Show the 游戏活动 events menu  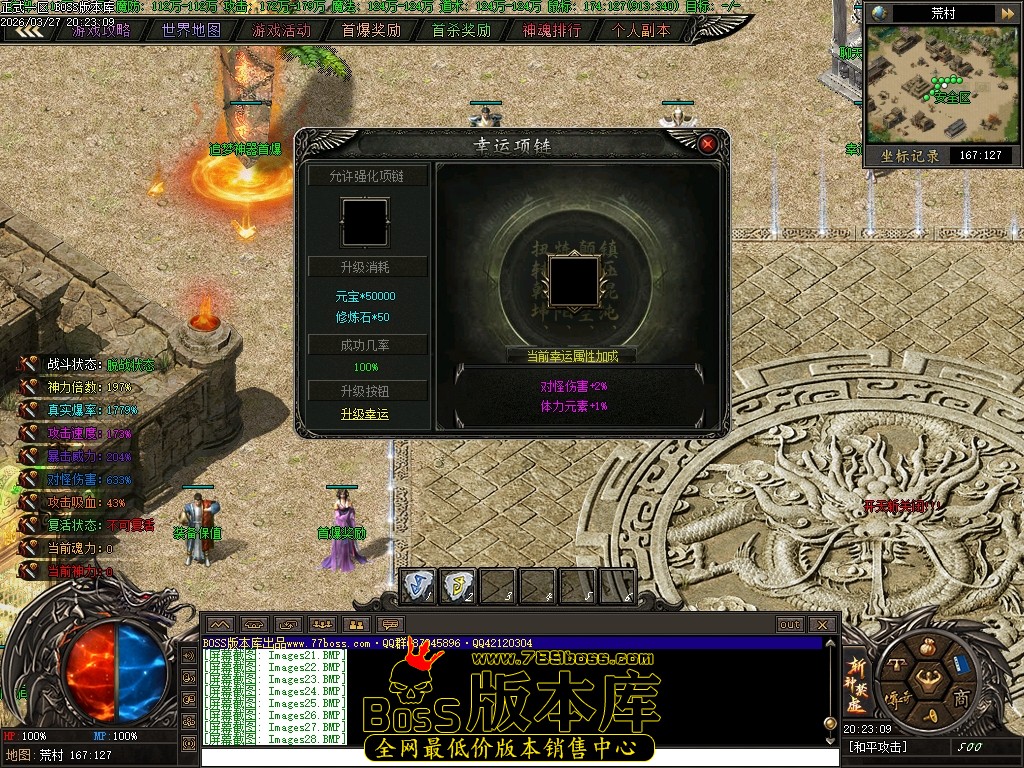click(281, 30)
